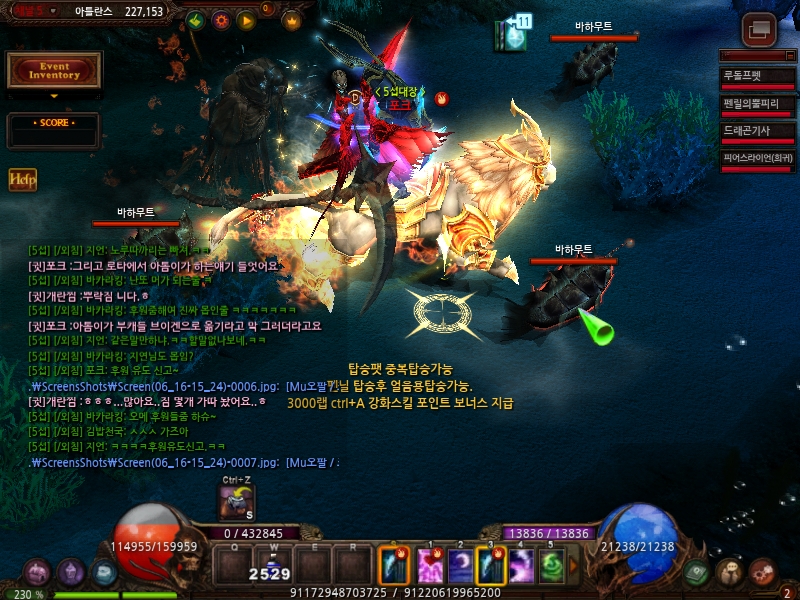This screenshot has height=600, width=800.
Task: Select 루돌프펫 in the pet list
Action: pos(757,76)
